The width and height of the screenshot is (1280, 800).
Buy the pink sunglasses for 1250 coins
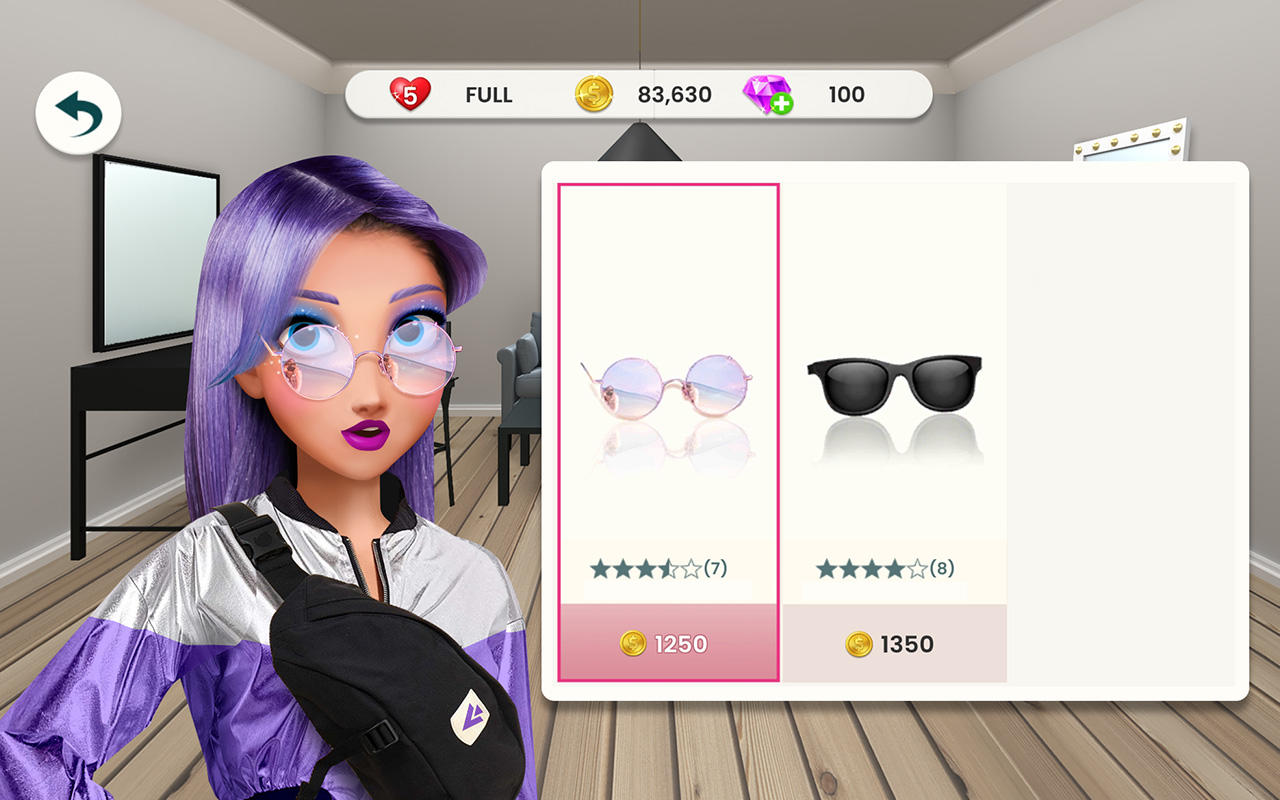[668, 645]
